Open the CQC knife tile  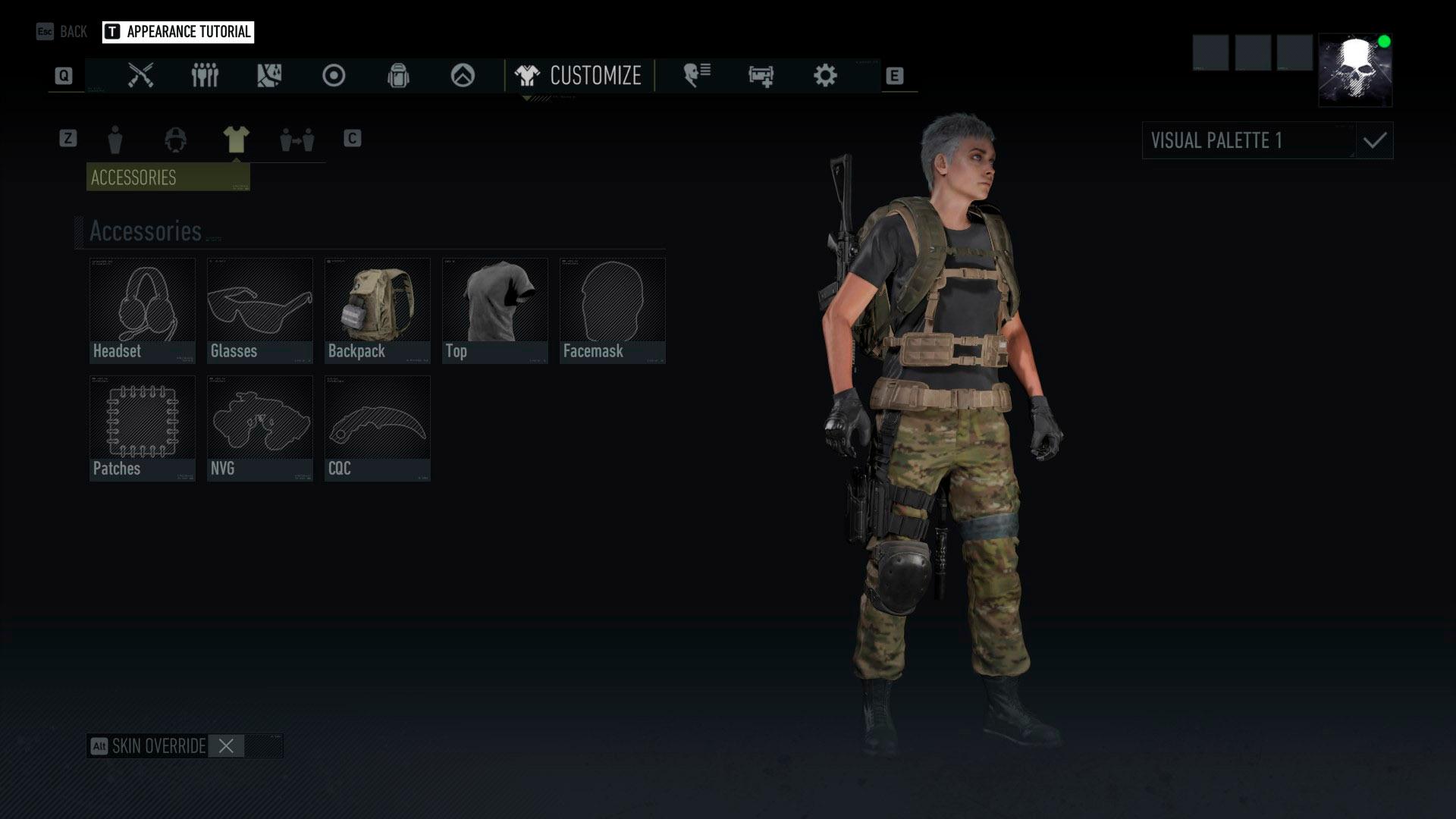click(378, 428)
